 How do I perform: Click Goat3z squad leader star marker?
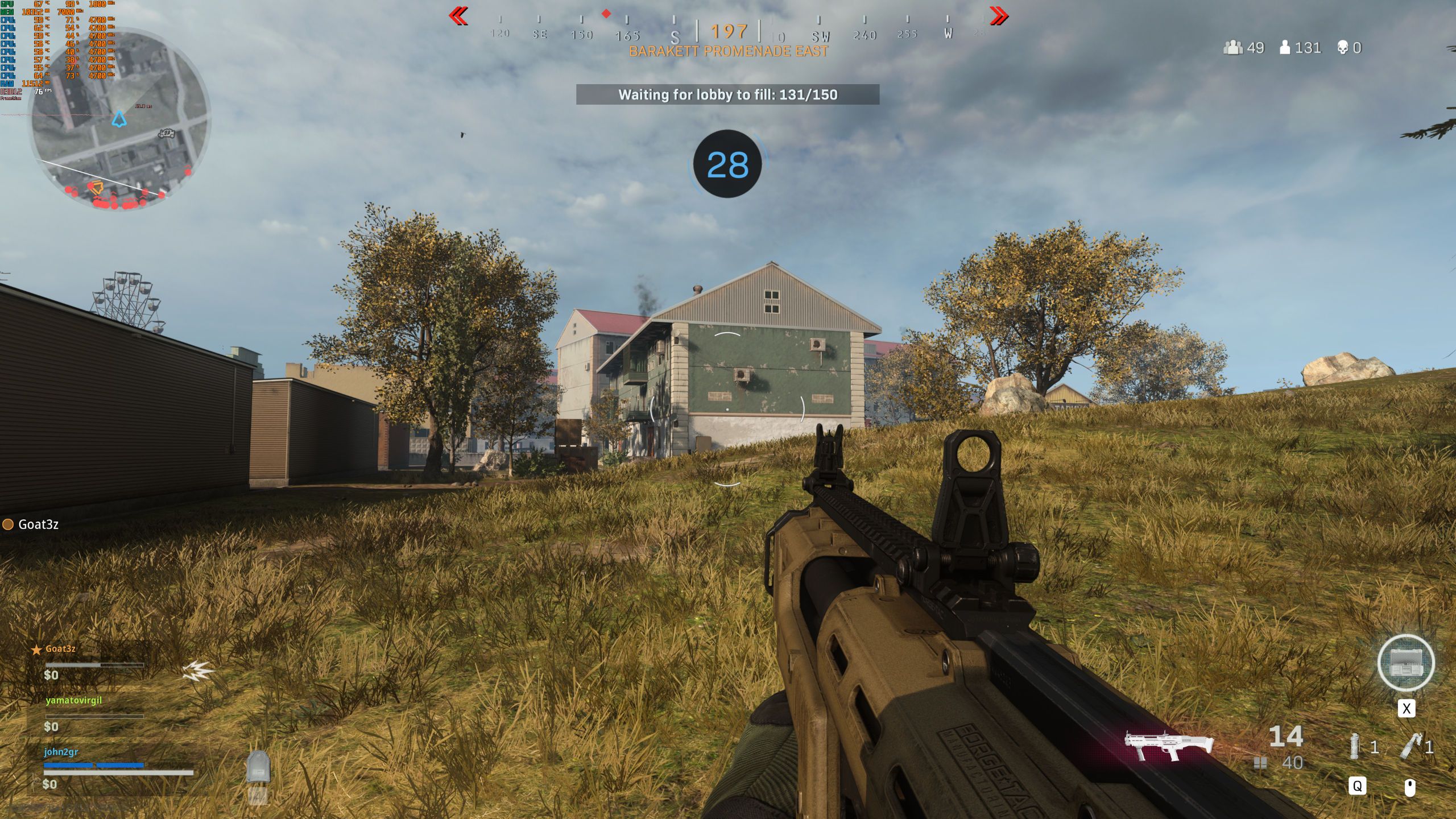pos(36,651)
